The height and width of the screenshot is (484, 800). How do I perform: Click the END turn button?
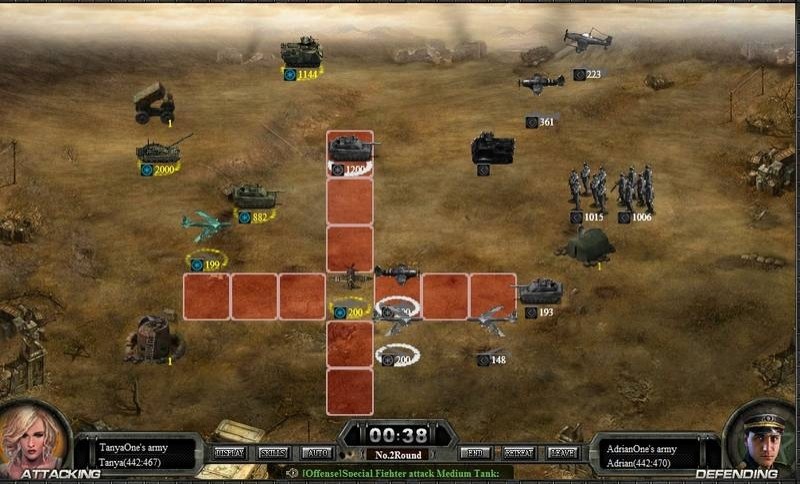[x=474, y=453]
